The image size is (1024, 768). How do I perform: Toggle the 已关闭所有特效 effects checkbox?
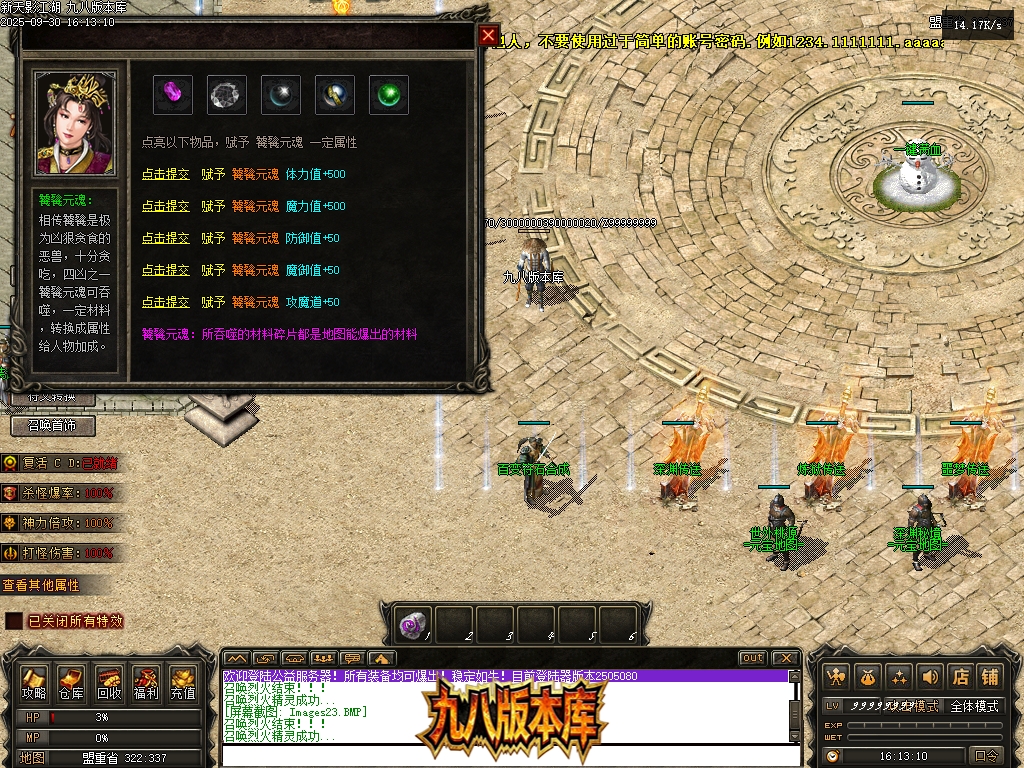[x=14, y=621]
